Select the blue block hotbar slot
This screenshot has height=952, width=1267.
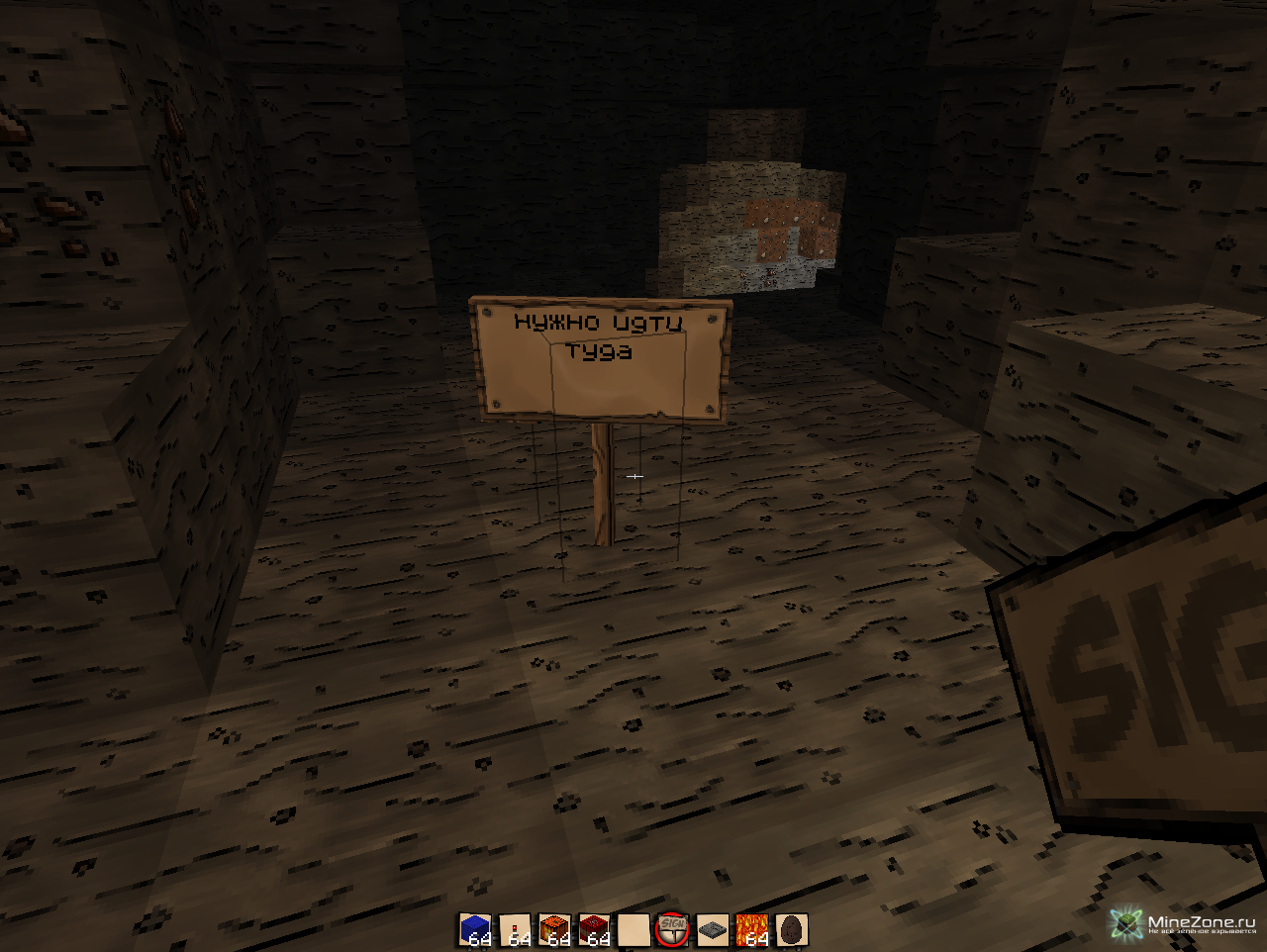tap(475, 930)
